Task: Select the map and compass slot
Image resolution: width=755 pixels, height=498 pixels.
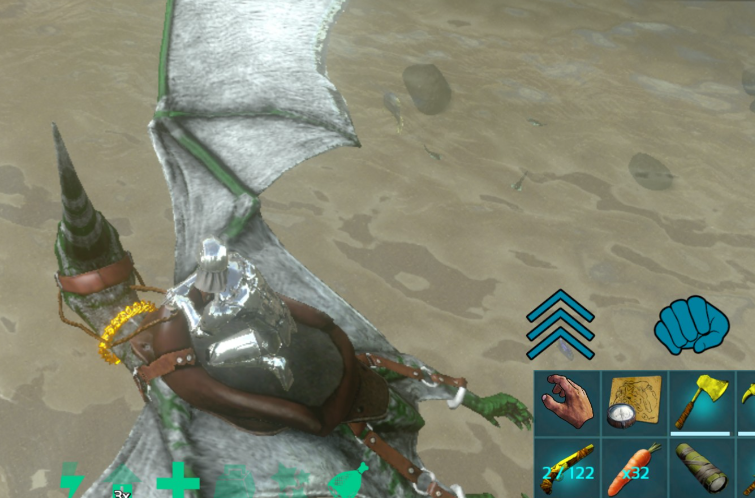Action: coord(634,403)
